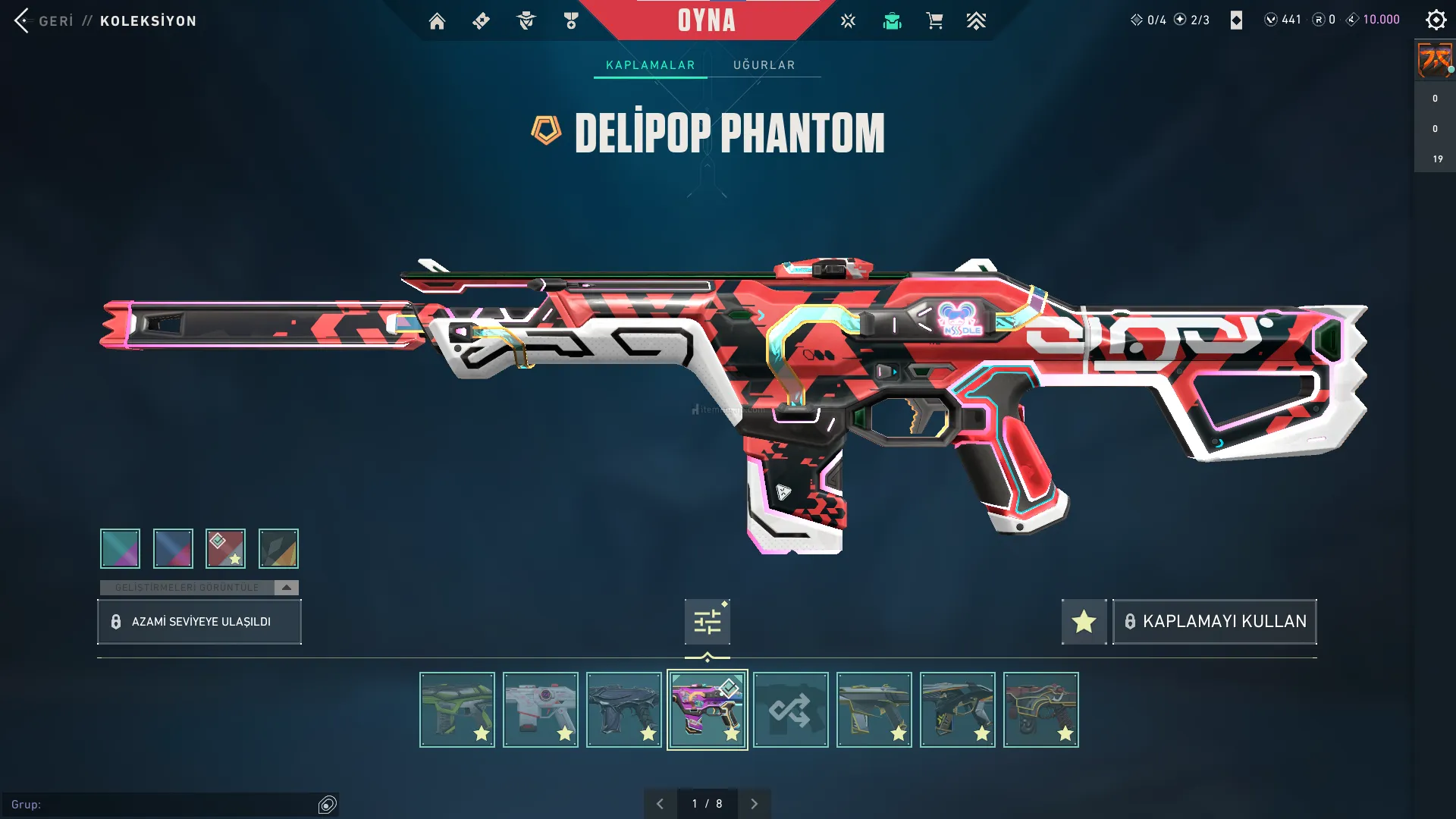The width and height of the screenshot is (1456, 819).
Task: Choose the blue-pink color variant
Action: tap(173, 548)
